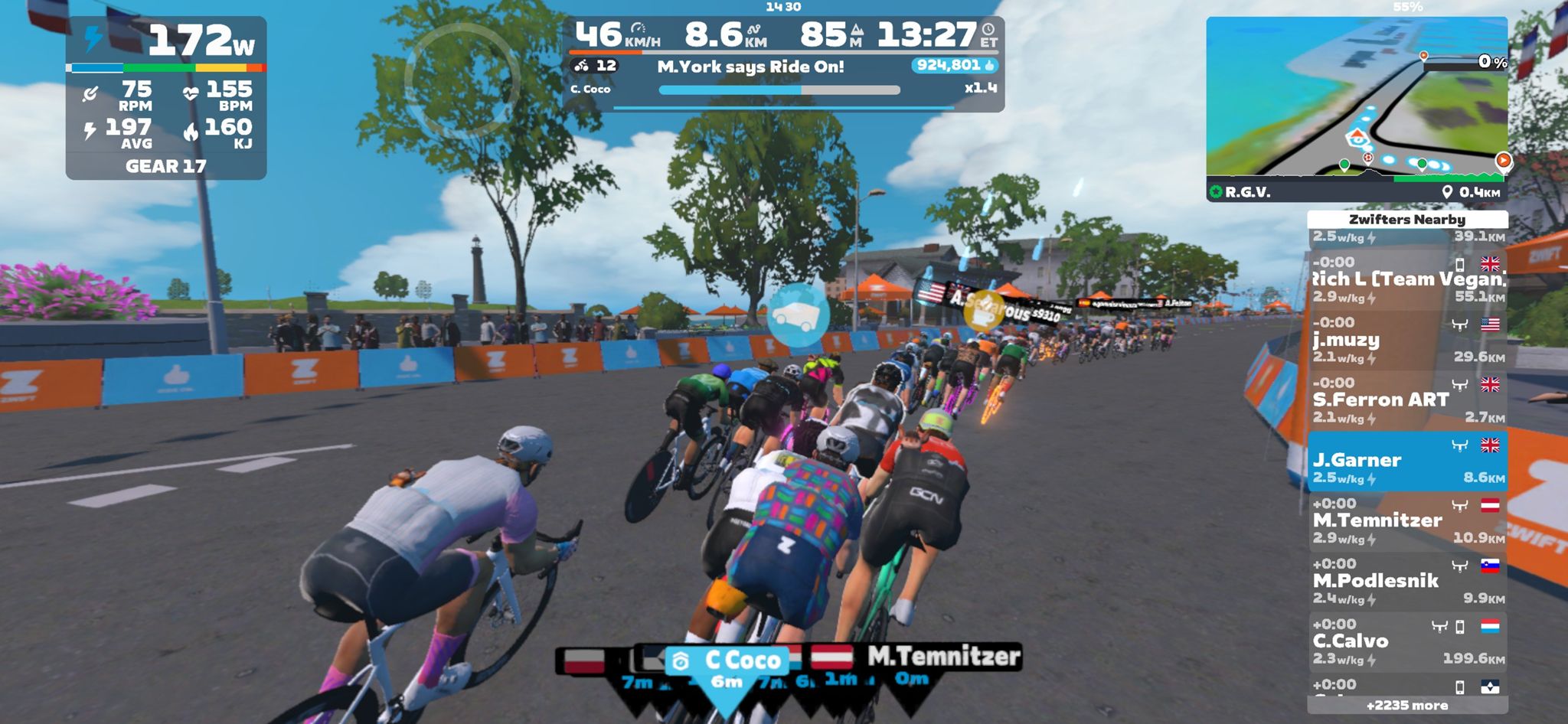Screen dimensions: 1568x724
Task: Select M.Podlesnik rider entry
Action: pos(1407,582)
